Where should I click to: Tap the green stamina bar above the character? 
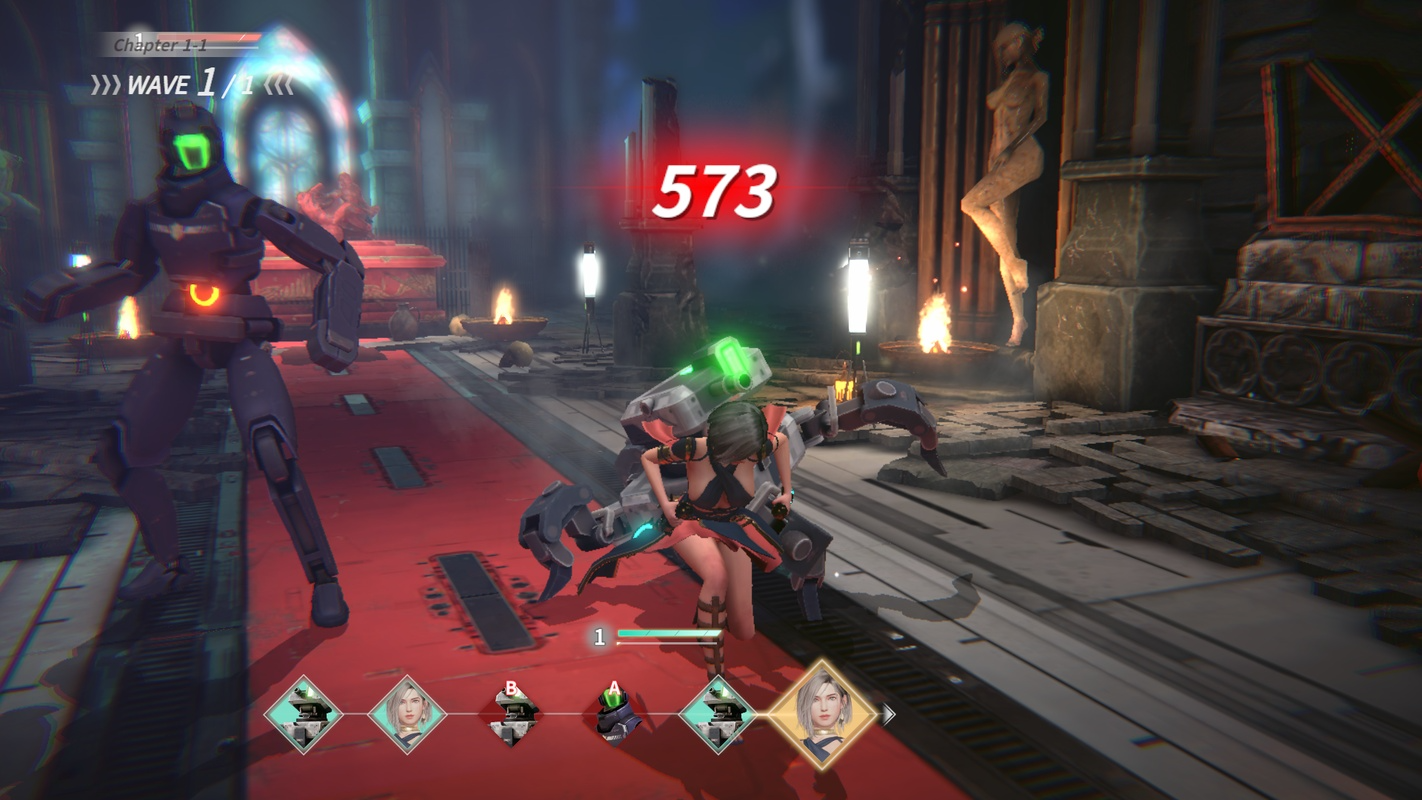pyautogui.click(x=670, y=632)
